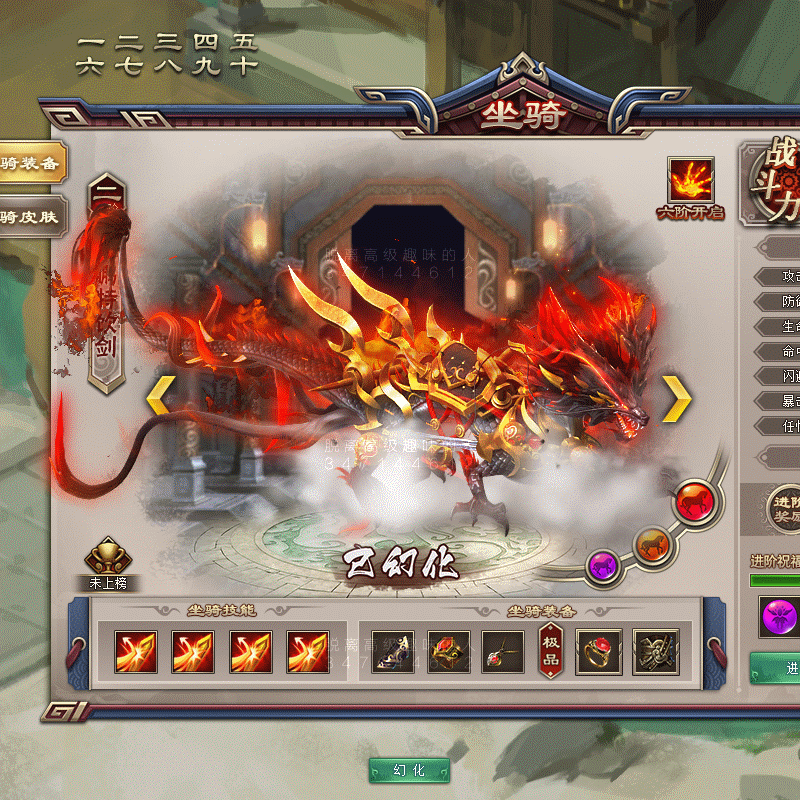Select the purple horse orb
Image resolution: width=800 pixels, height=800 pixels.
tap(603, 566)
